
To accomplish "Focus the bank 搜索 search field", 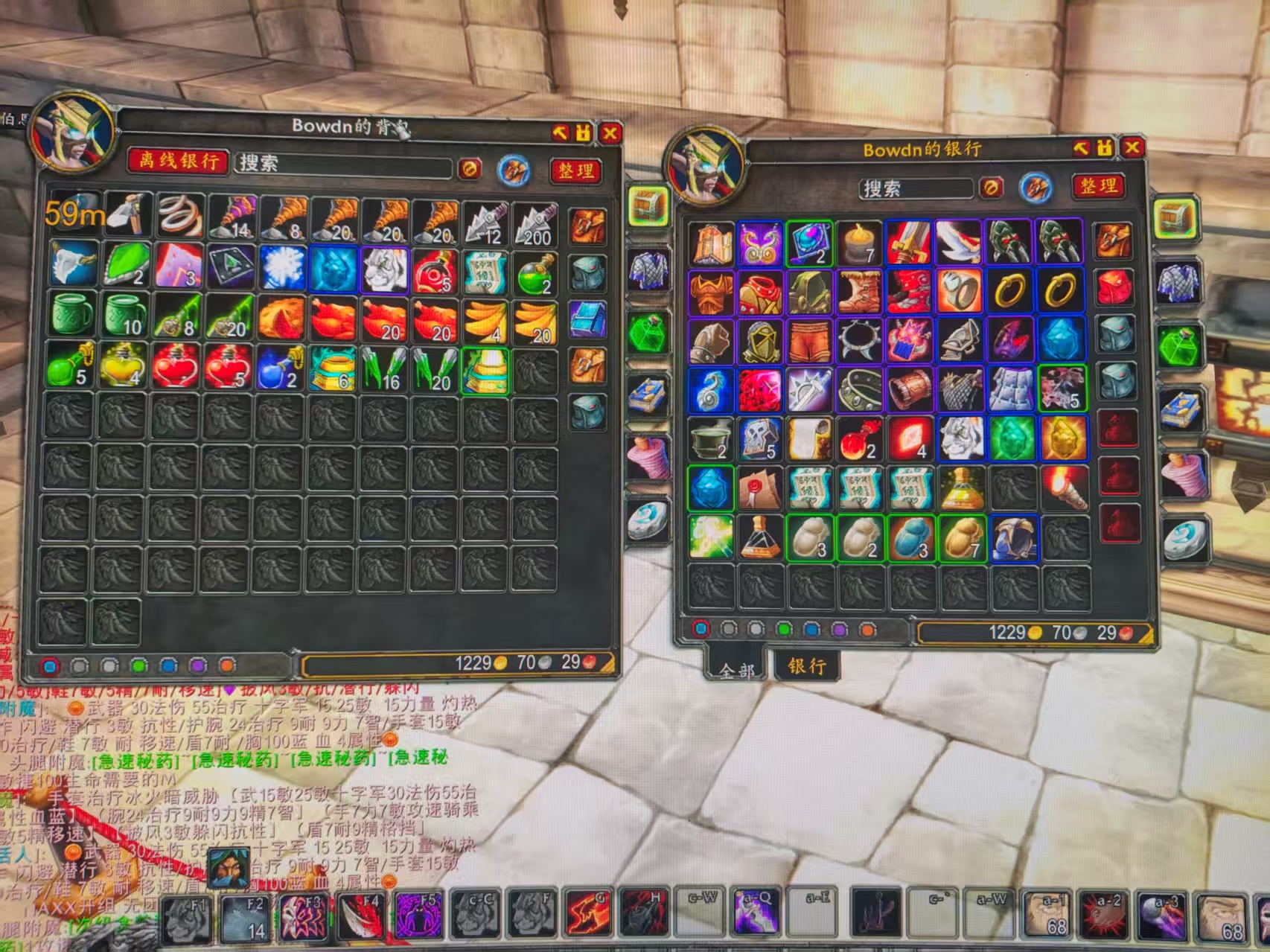I will coord(916,188).
